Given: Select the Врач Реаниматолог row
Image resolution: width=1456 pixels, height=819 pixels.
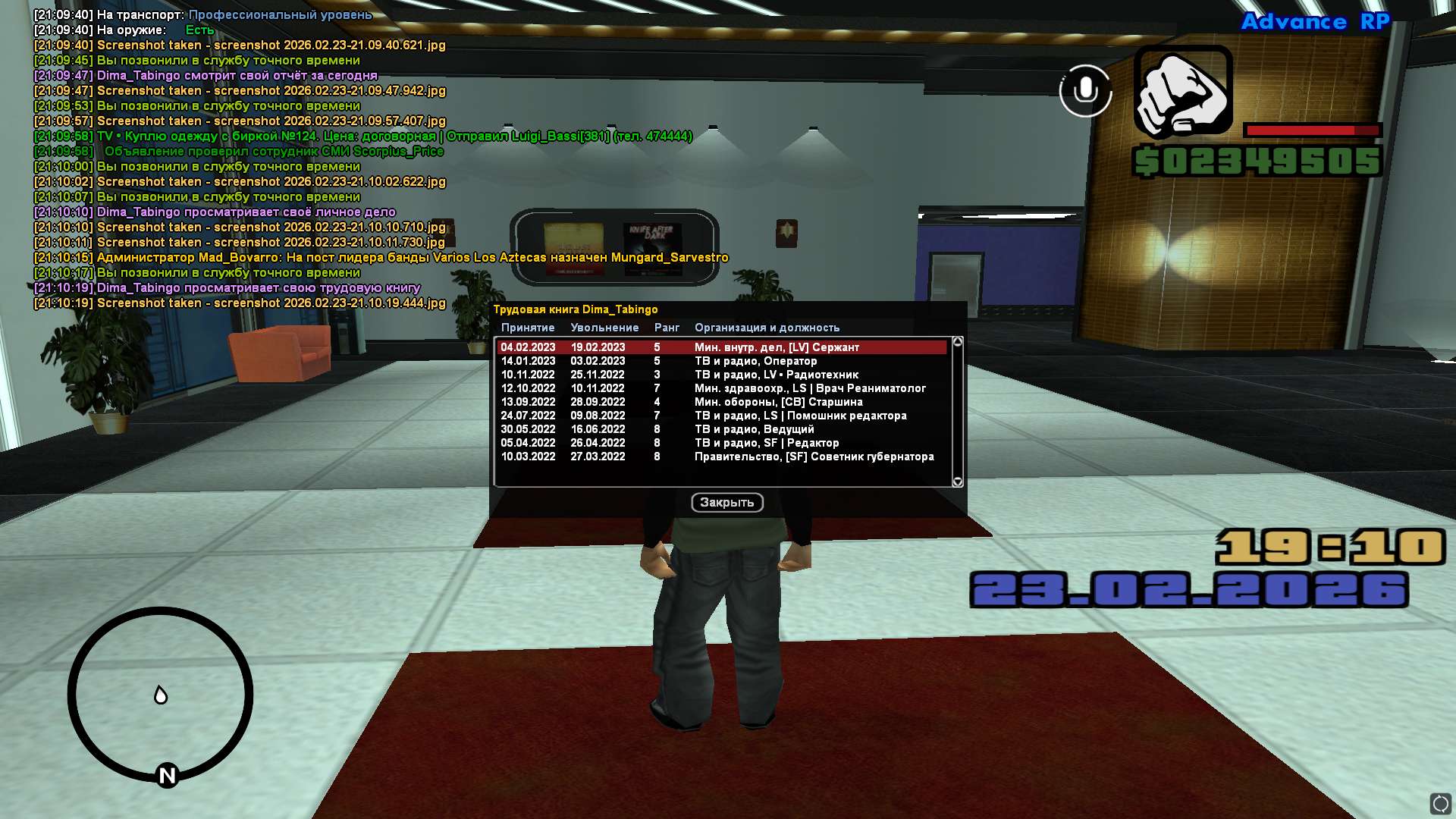Looking at the screenshot, I should click(720, 388).
